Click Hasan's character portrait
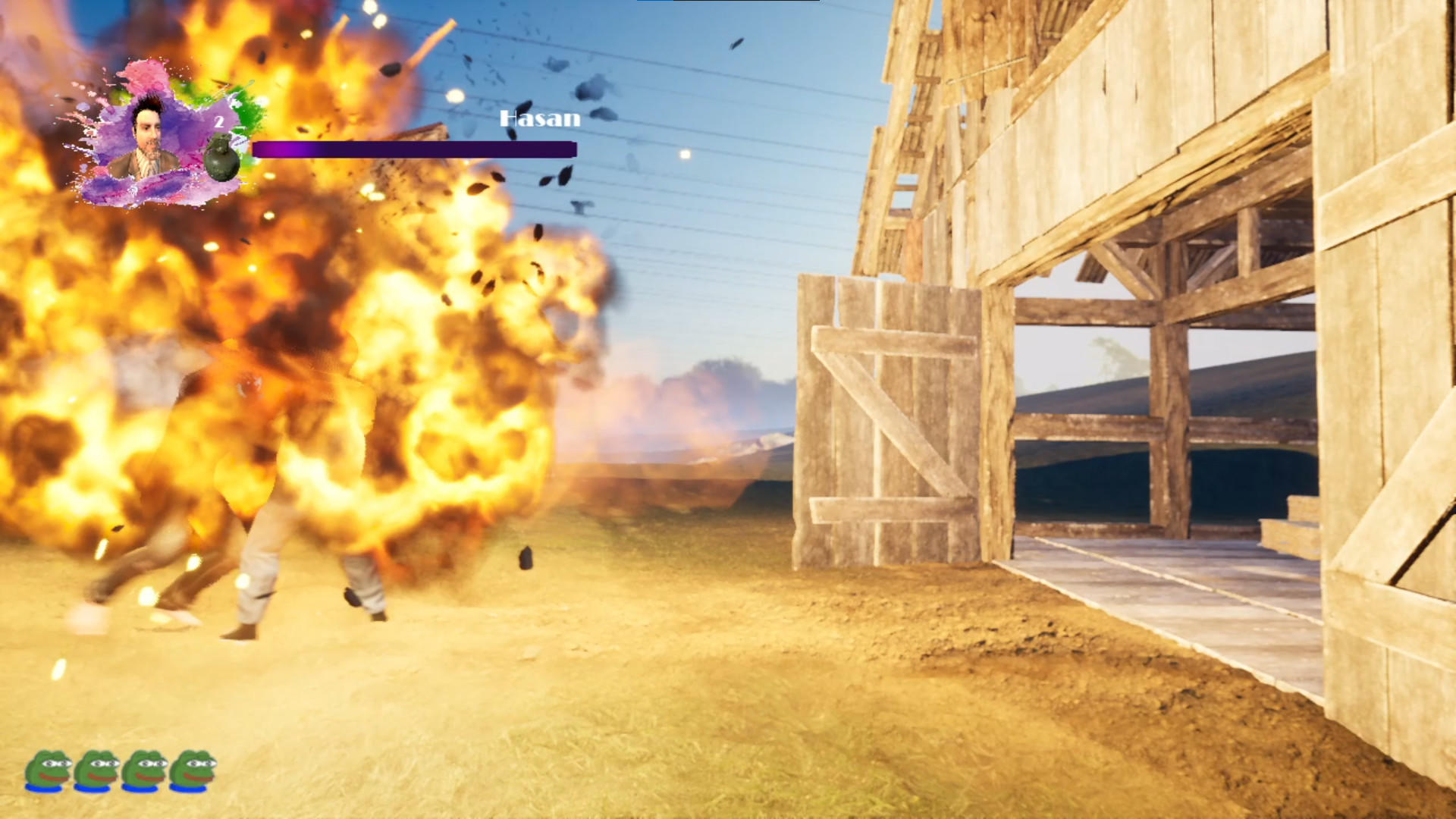Image resolution: width=1456 pixels, height=819 pixels. pyautogui.click(x=148, y=136)
